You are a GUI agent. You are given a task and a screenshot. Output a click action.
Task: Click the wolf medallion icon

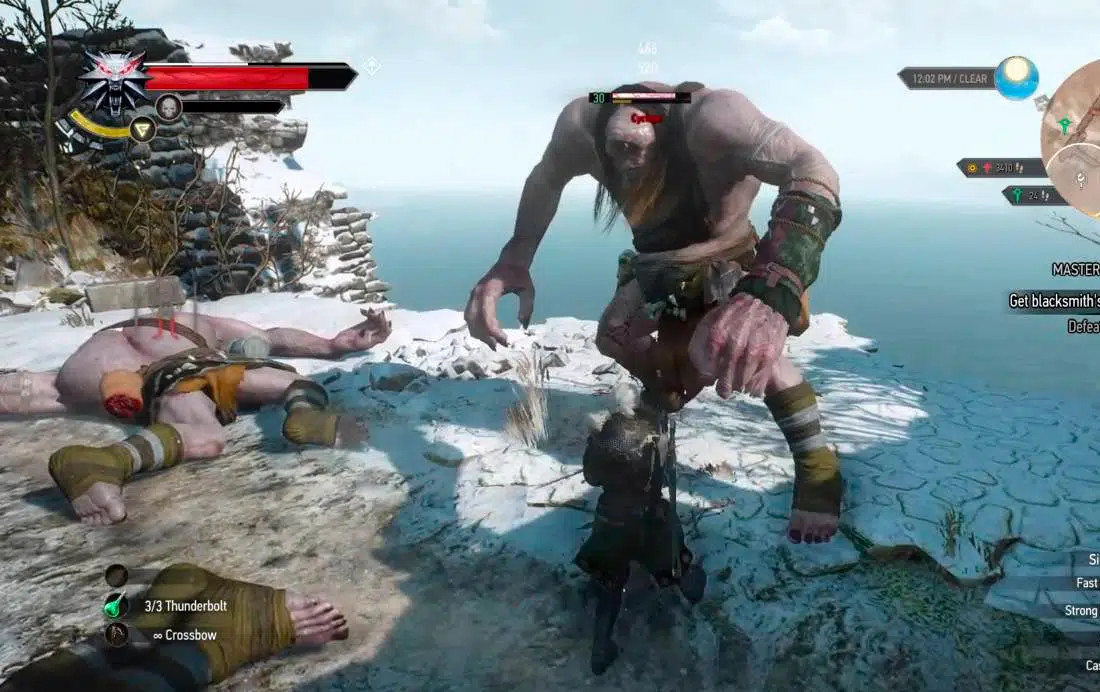(114, 80)
